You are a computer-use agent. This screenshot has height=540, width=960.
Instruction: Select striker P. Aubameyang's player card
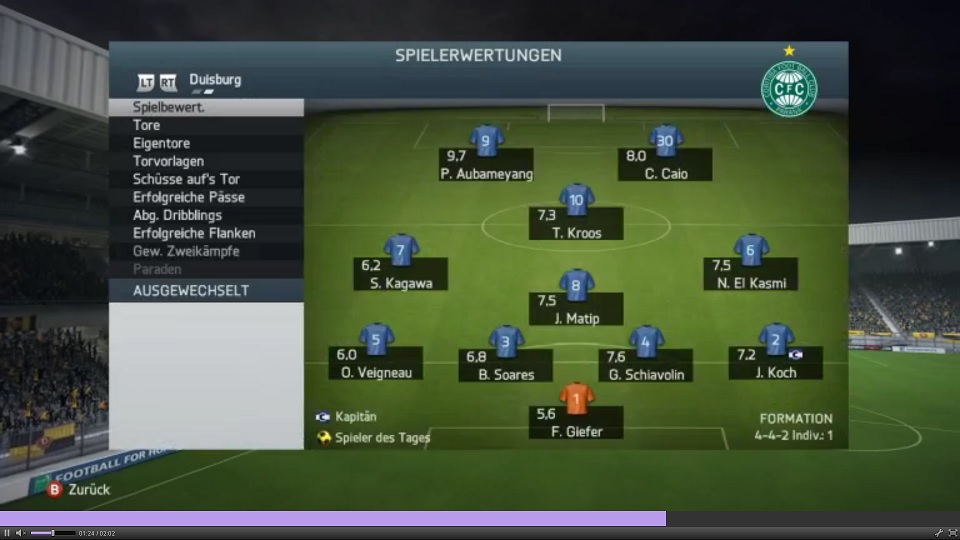pos(486,163)
